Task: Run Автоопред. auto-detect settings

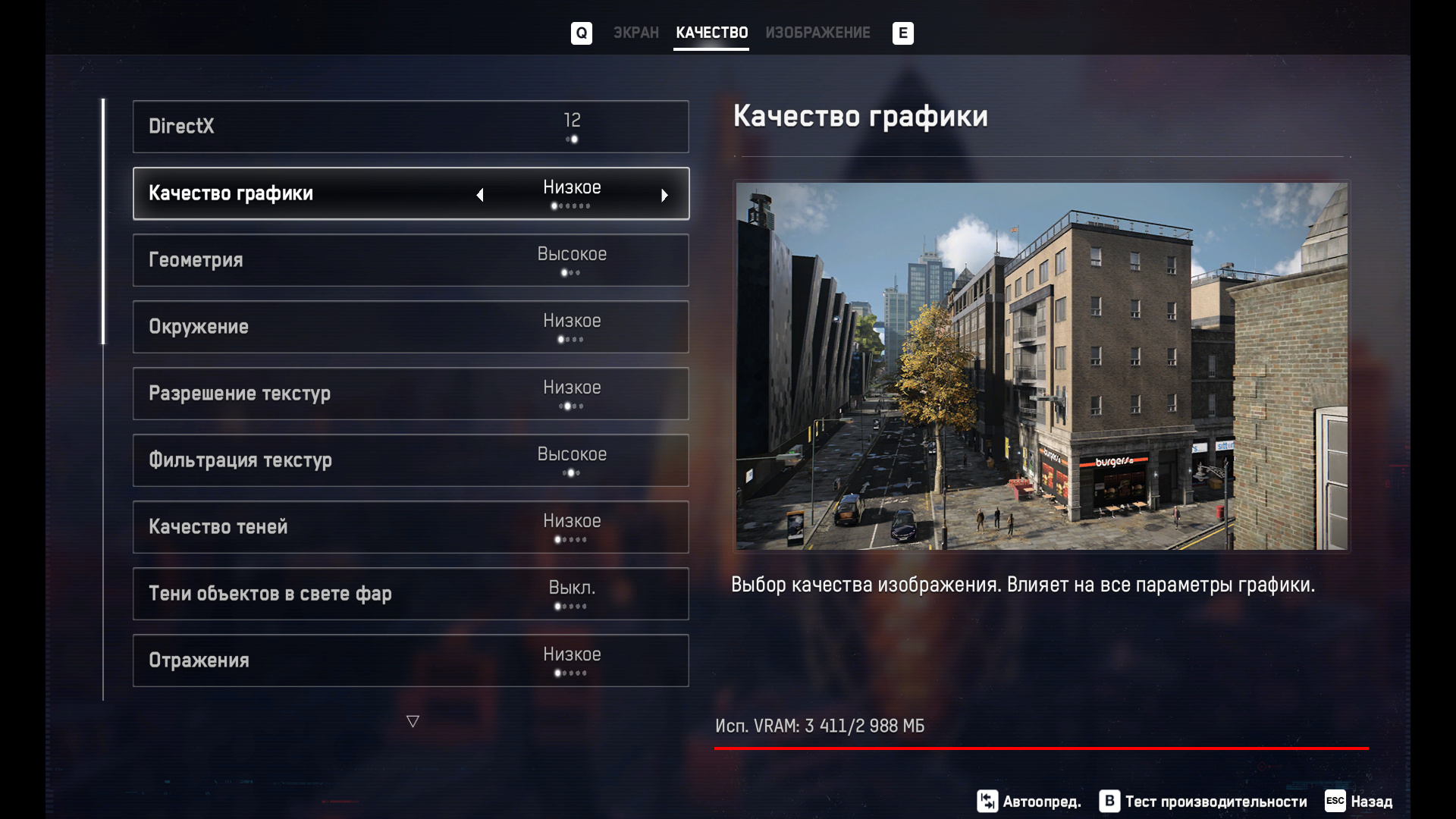Action: pyautogui.click(x=1029, y=801)
